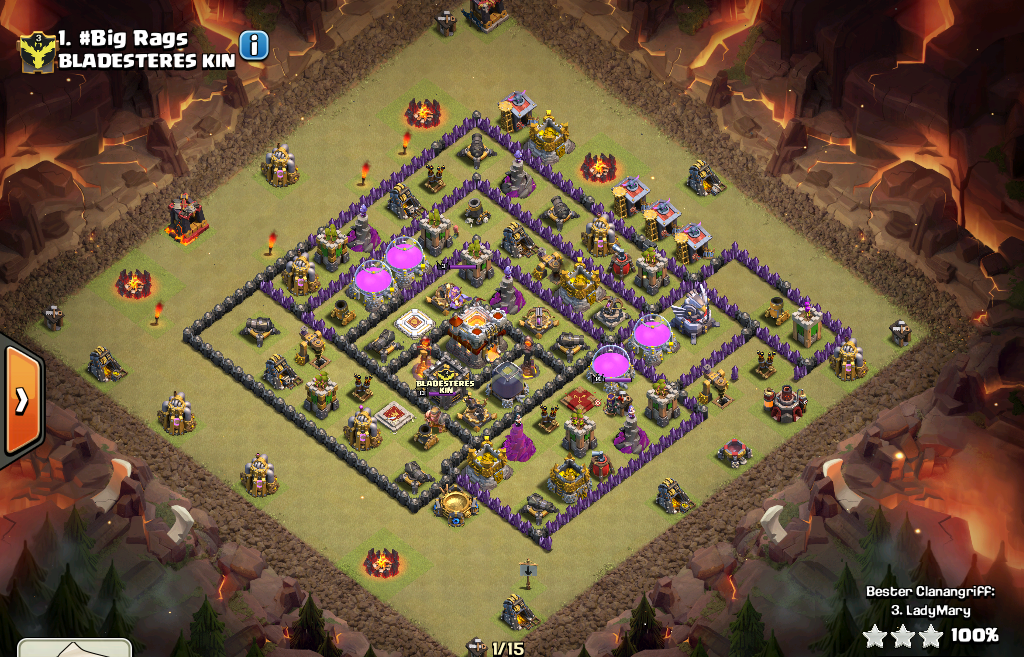Open the blue info button beside #Big Rags

[254, 45]
